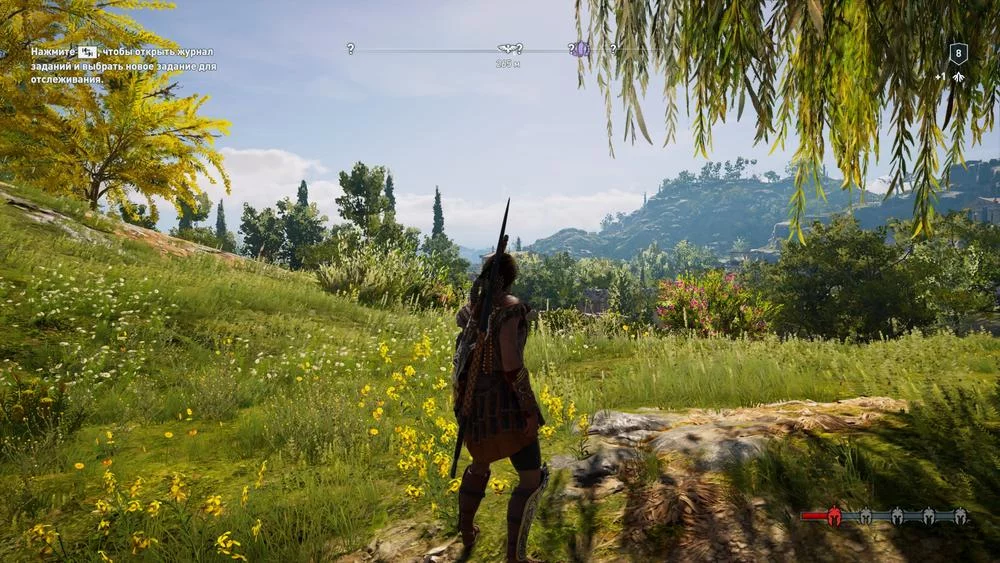Click the eagle viewpoint marker on the compass
This screenshot has height=563, width=1000.
pyautogui.click(x=507, y=48)
